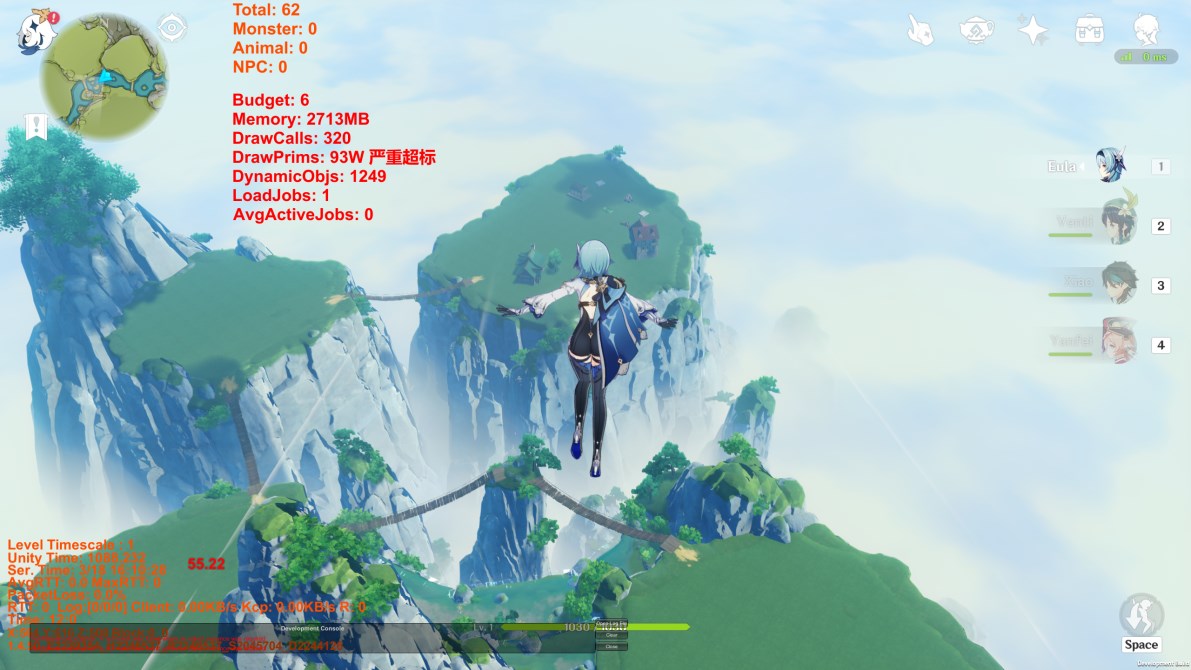Open the circular minimap

104,76
